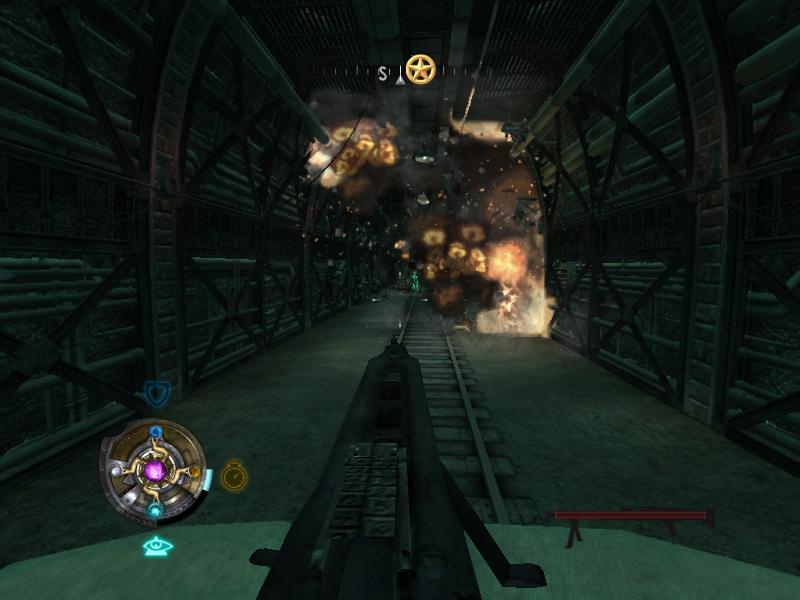Select the machine gun weapon icon
Screen dimensions: 800x600
633,518
